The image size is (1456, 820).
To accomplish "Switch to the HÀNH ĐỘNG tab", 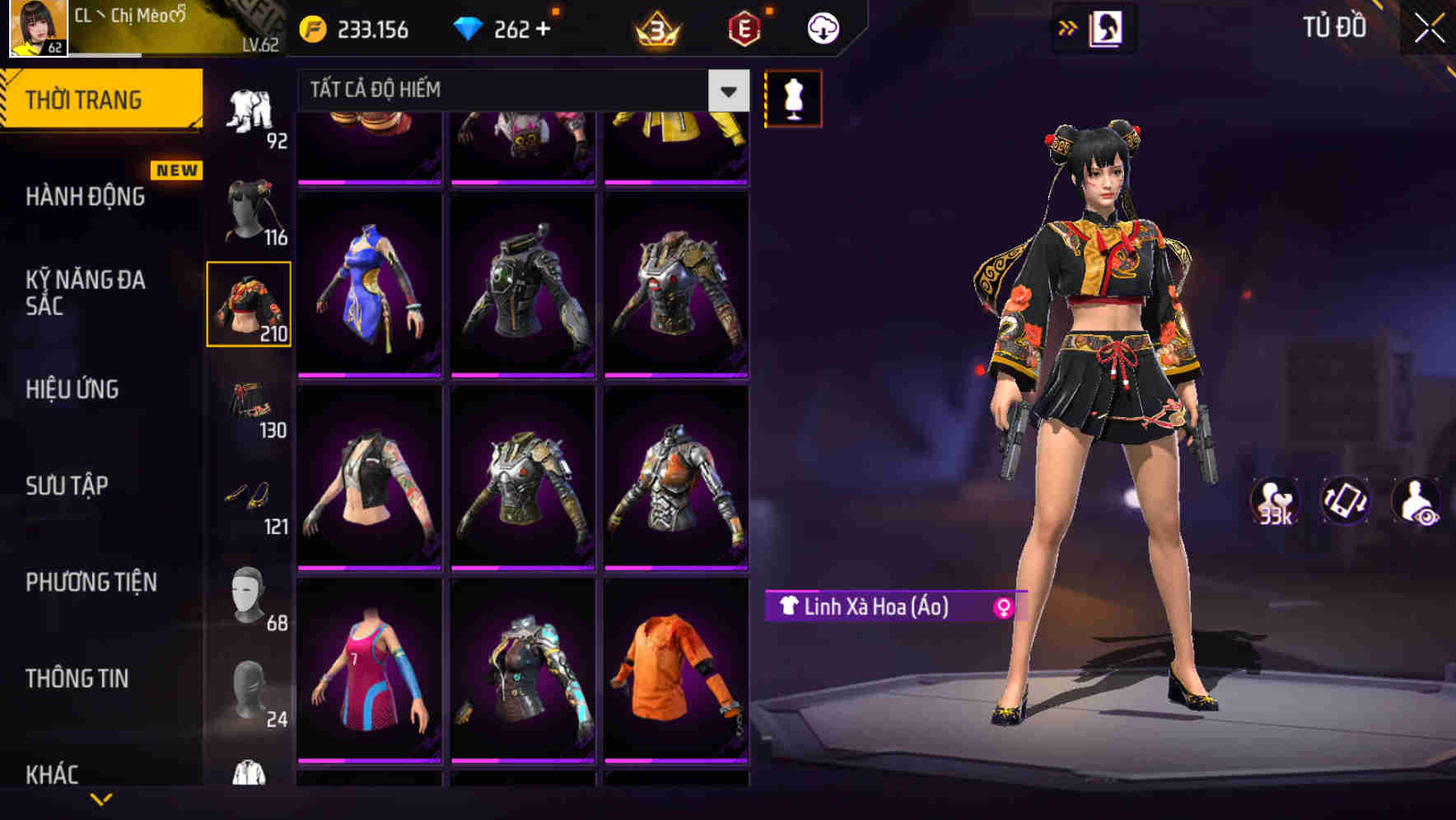I will pyautogui.click(x=86, y=198).
